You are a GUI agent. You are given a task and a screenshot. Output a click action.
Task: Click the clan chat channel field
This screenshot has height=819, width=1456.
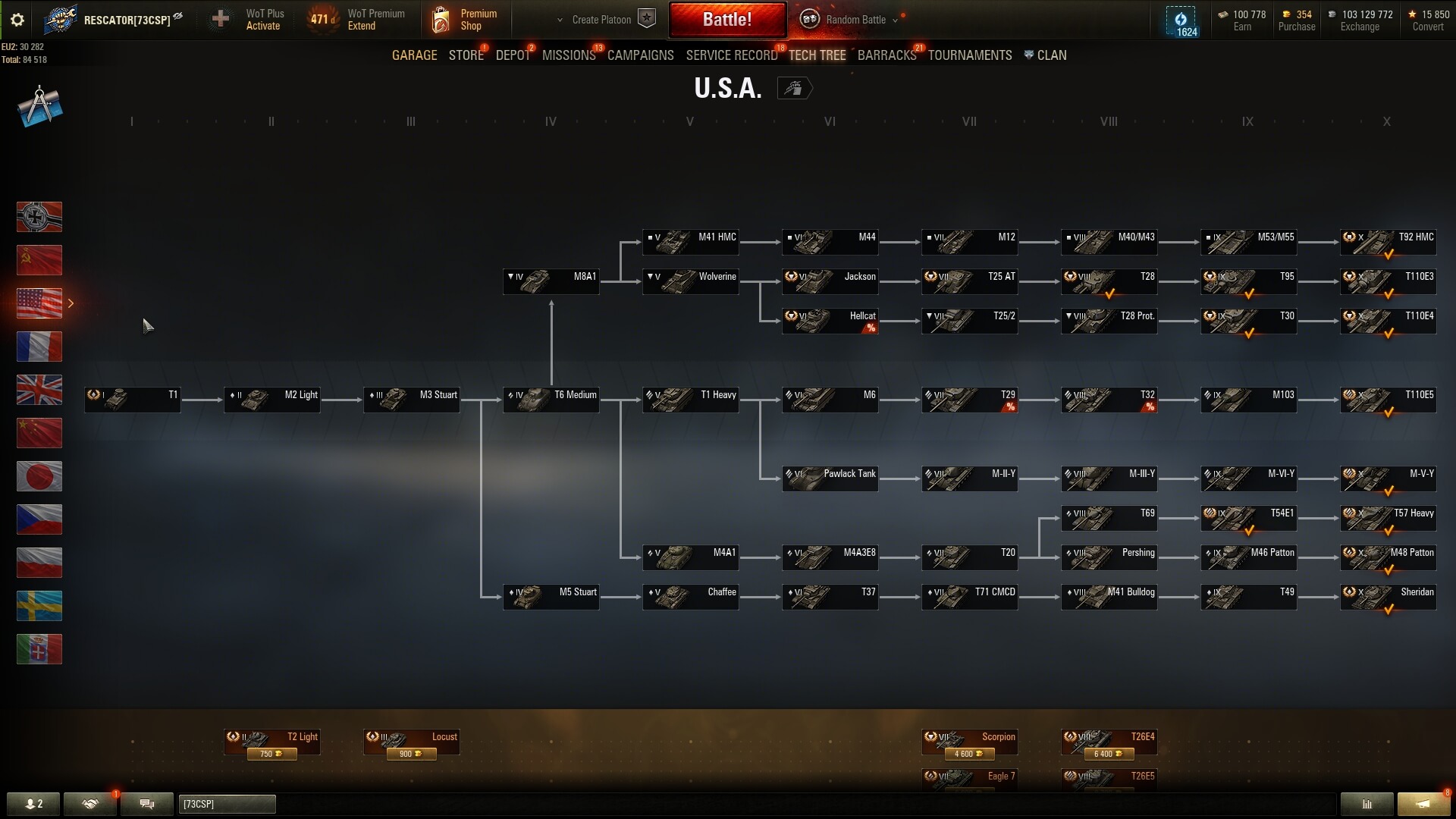pos(227,804)
